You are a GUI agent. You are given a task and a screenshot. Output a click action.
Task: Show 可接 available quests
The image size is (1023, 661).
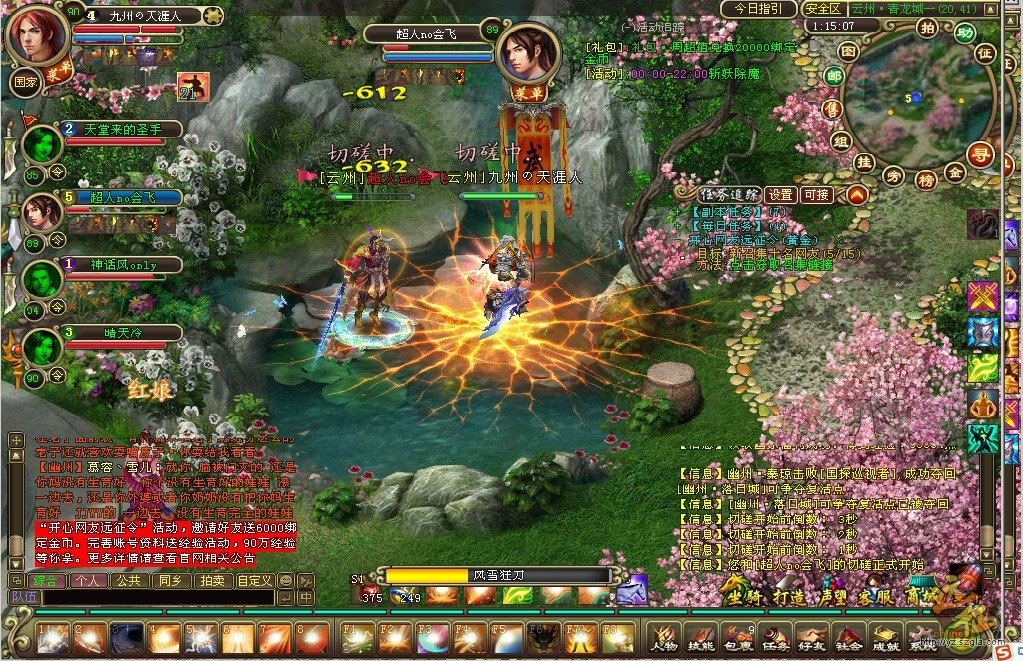click(x=817, y=195)
